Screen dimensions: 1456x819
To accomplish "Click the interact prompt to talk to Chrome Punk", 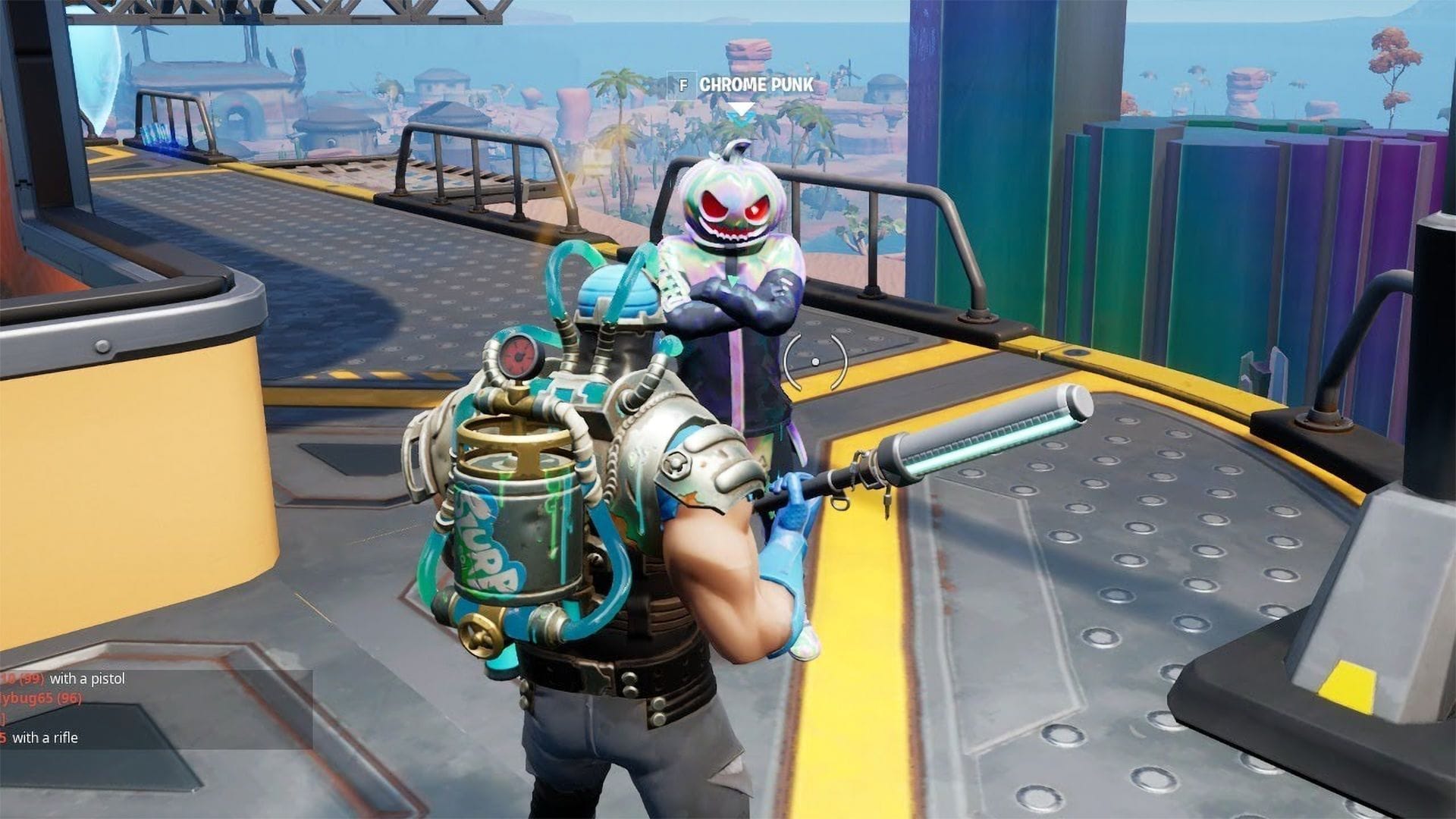I will tap(683, 85).
